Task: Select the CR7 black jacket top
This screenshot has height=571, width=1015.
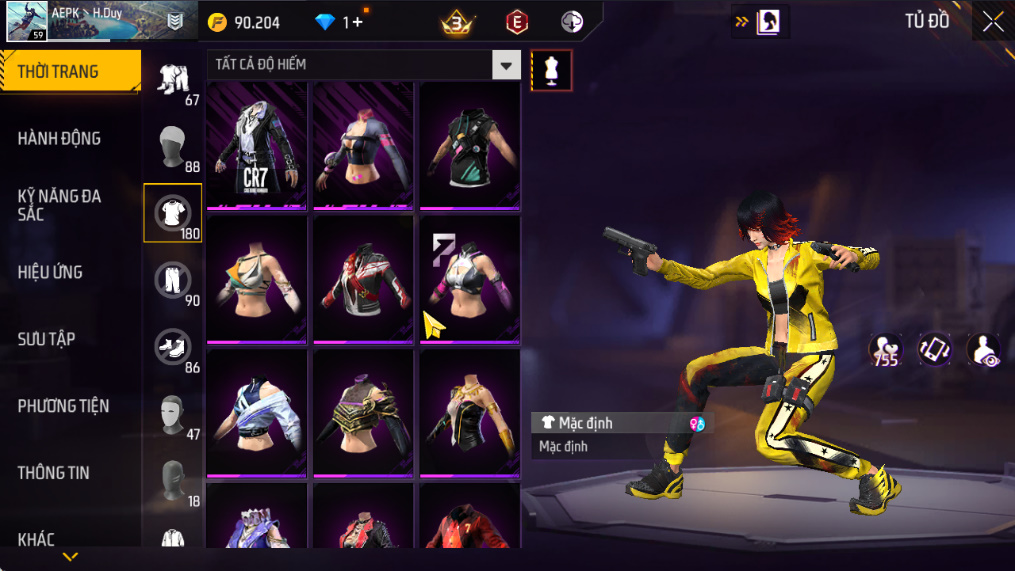Action: [x=256, y=145]
